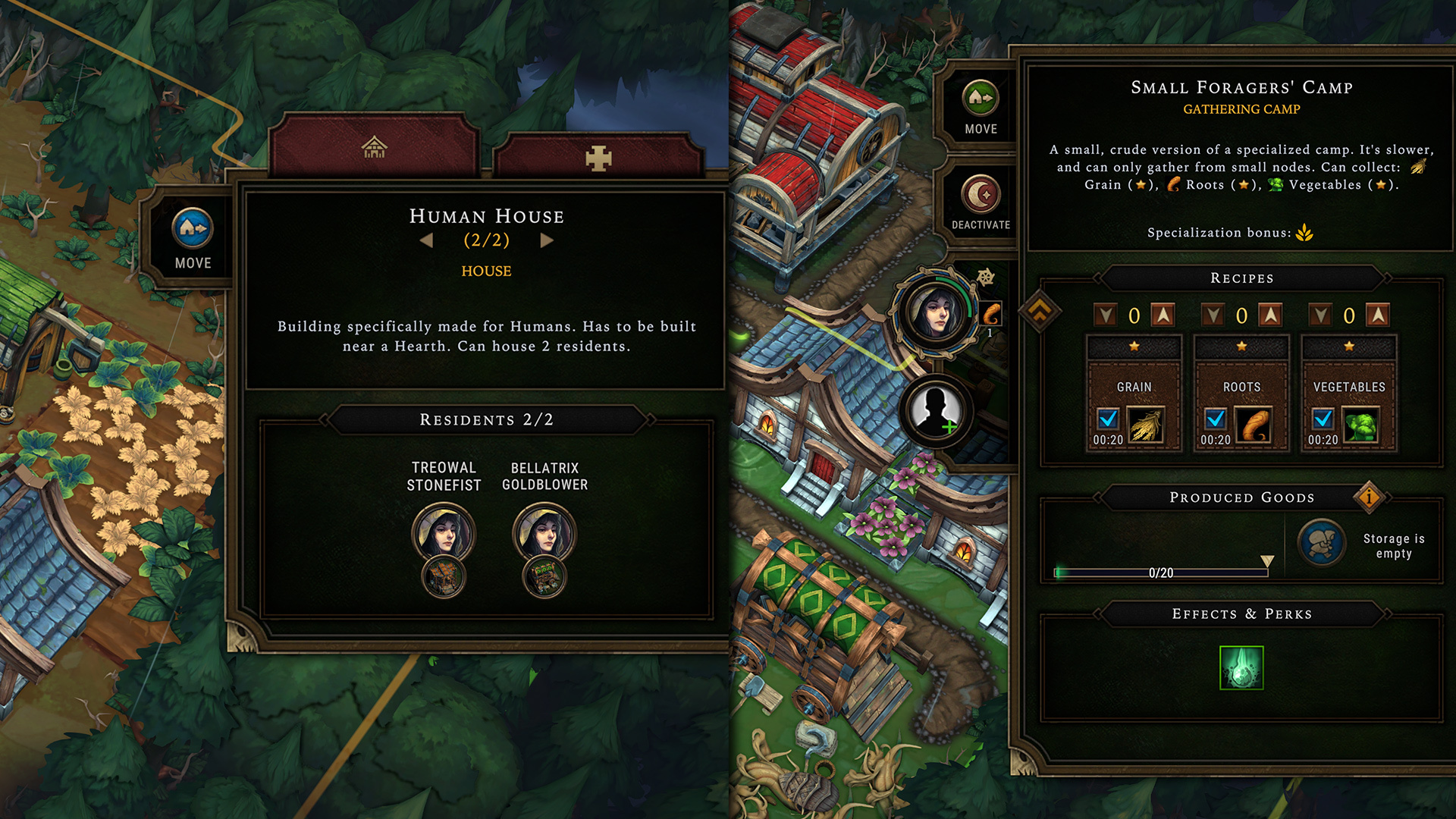
Task: Toggle the Vegetables recipe checkbox
Action: [x=1323, y=419]
